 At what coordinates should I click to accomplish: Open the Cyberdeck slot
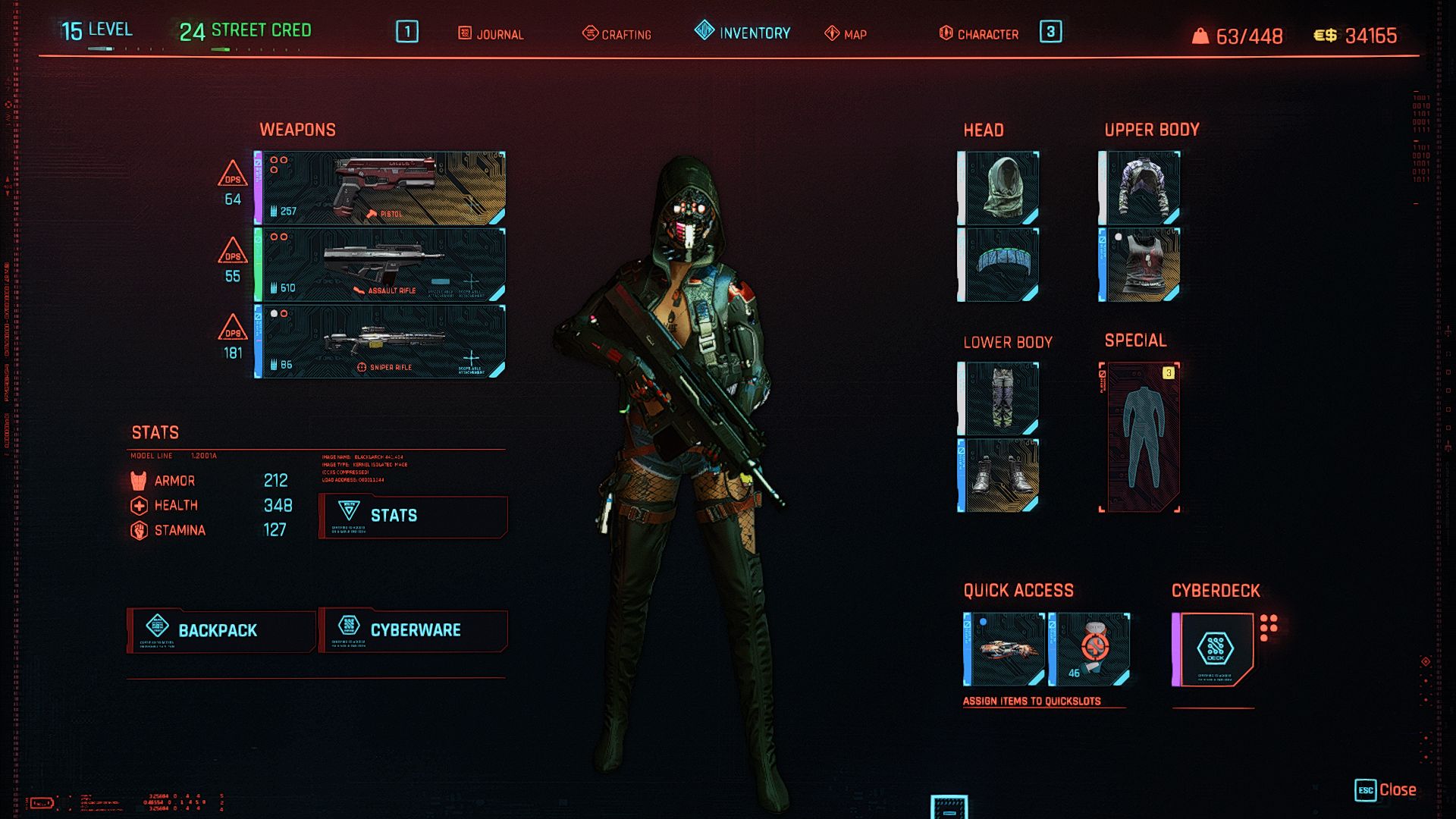(1214, 650)
